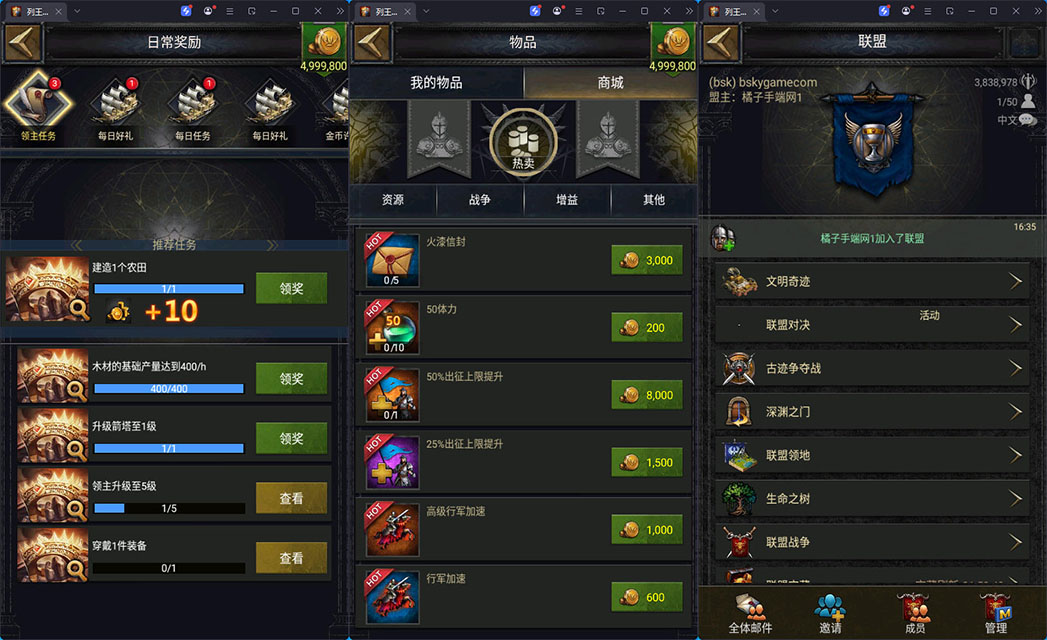View the 穿戴1件装备 task

291,558
